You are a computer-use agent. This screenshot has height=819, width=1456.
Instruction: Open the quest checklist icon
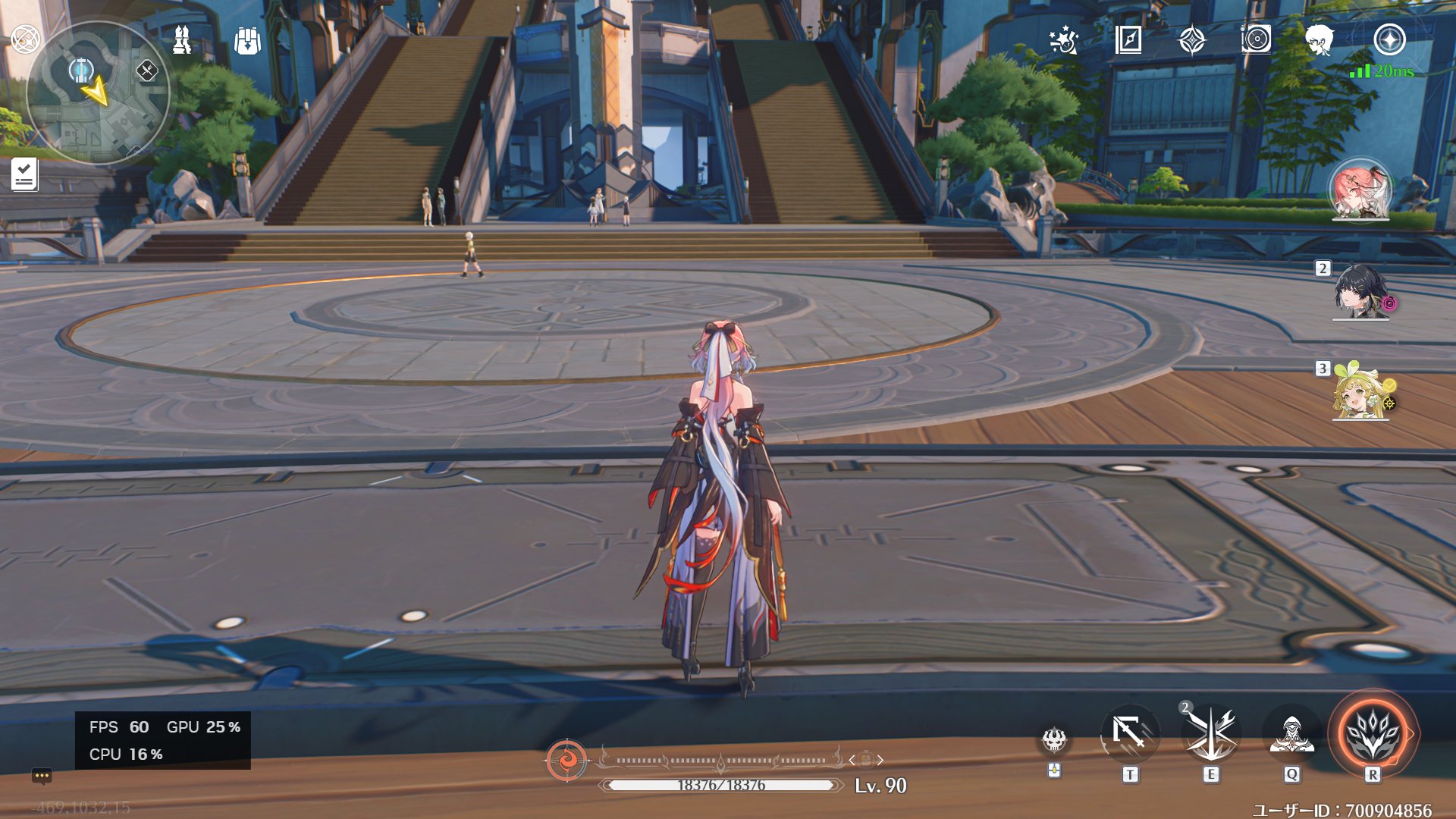[24, 174]
